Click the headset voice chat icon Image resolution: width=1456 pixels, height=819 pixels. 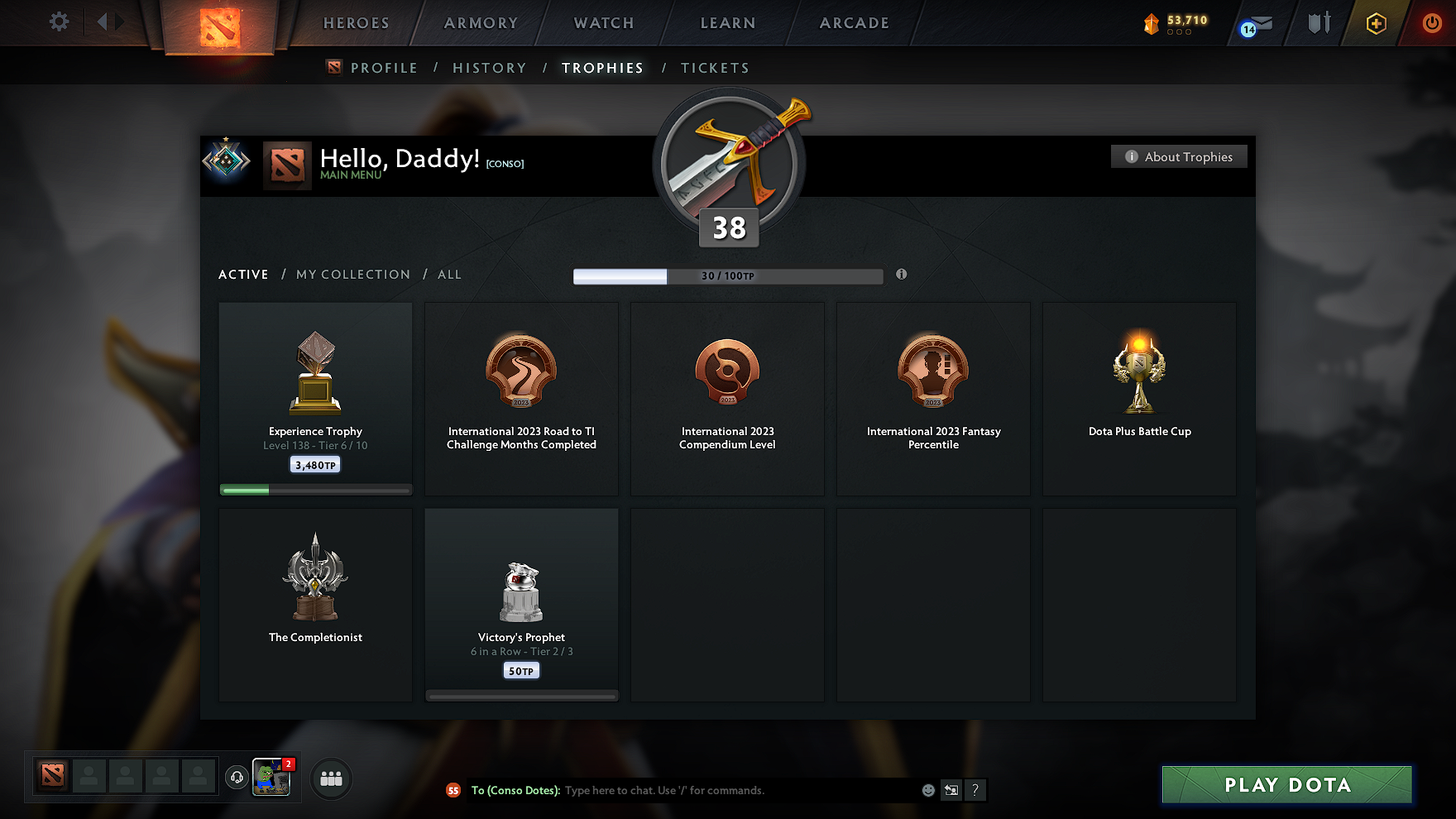(237, 777)
